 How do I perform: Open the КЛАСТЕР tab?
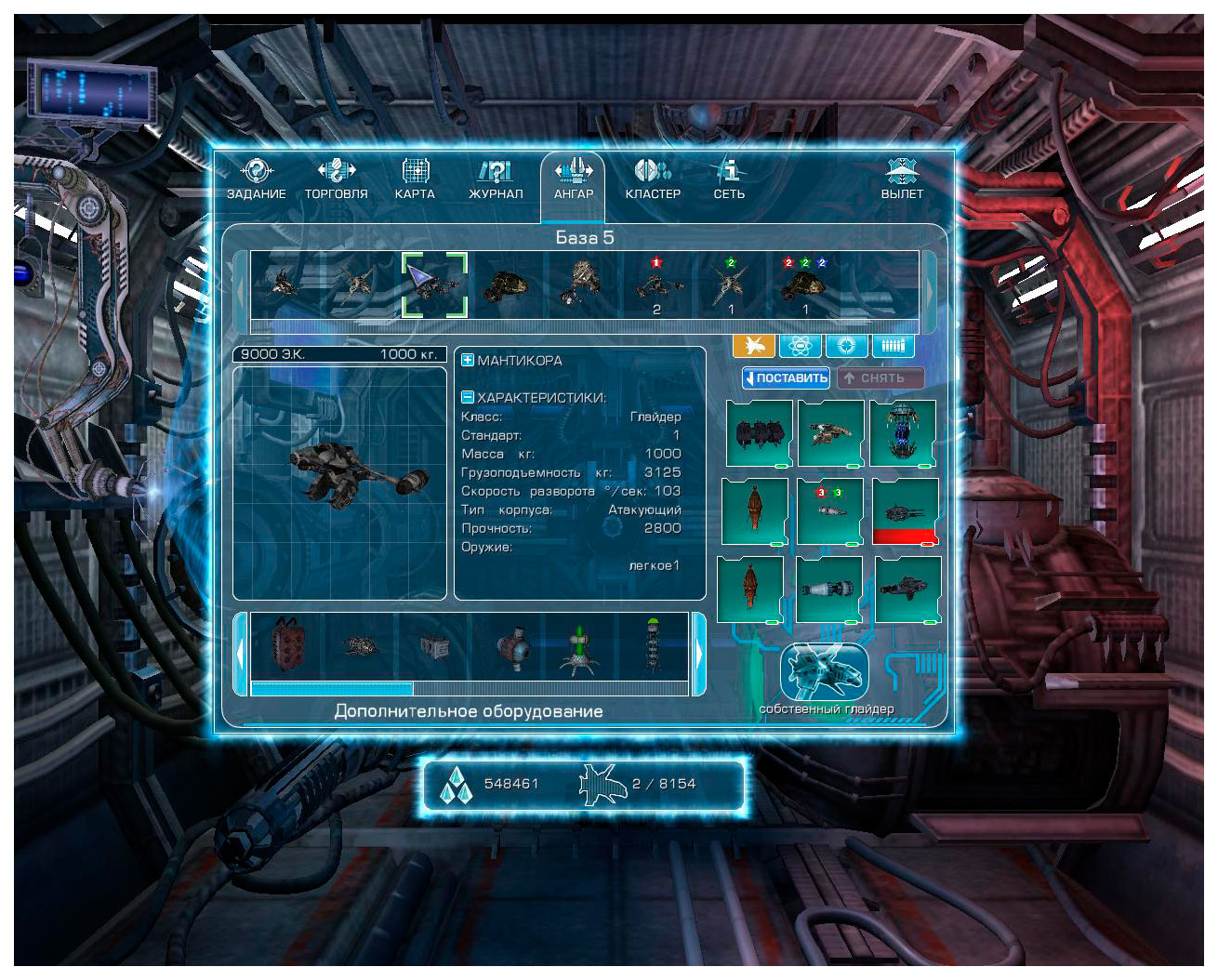tap(653, 179)
